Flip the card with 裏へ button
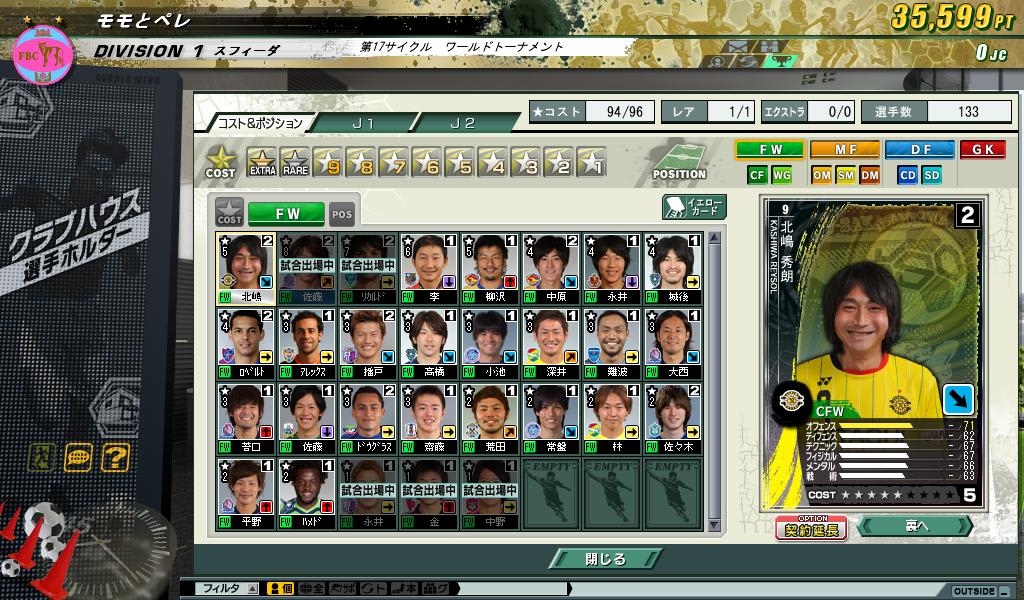Viewport: 1024px width, 600px height. click(x=916, y=526)
